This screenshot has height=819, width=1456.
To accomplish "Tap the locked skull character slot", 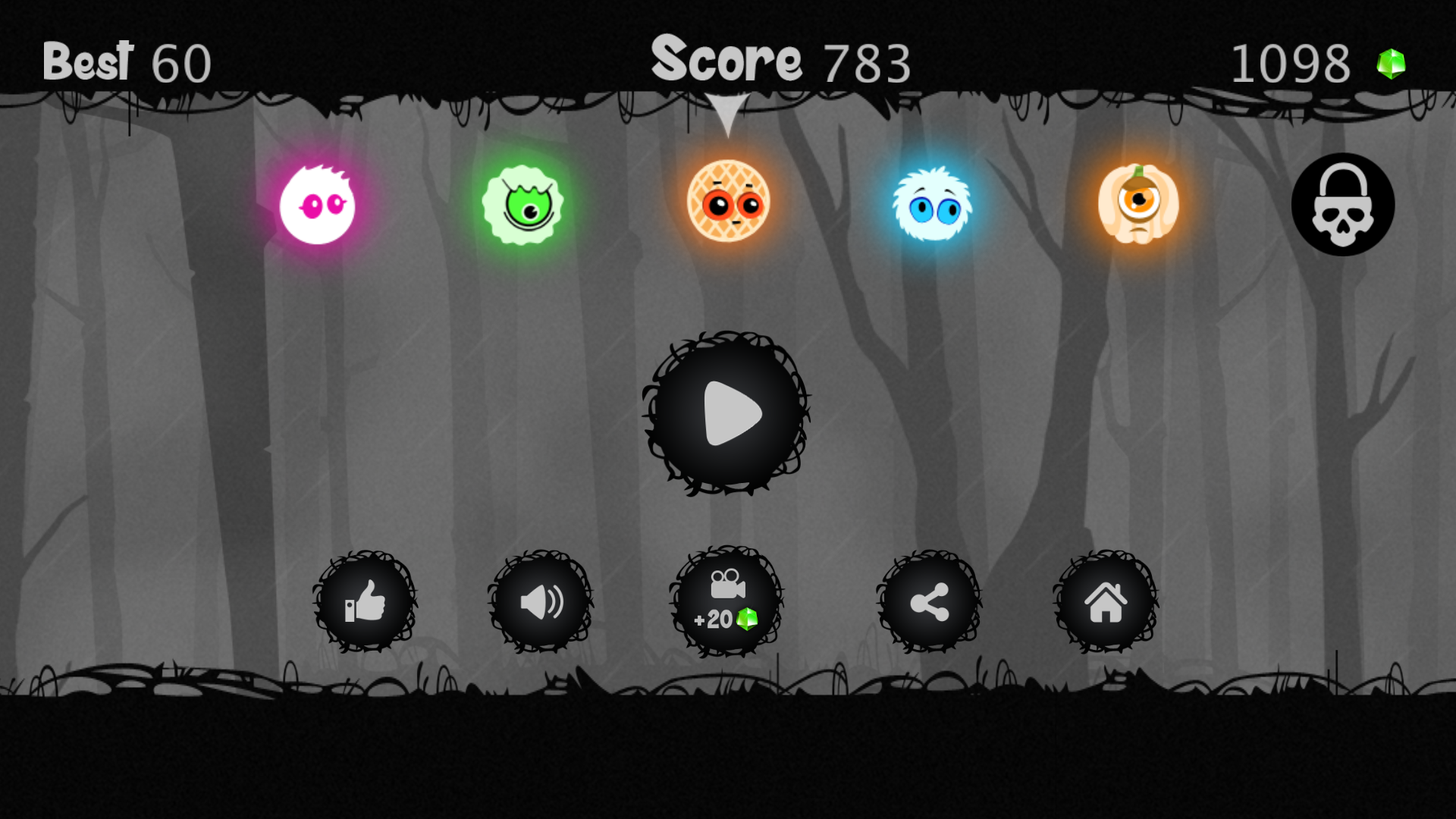I will tap(1344, 205).
